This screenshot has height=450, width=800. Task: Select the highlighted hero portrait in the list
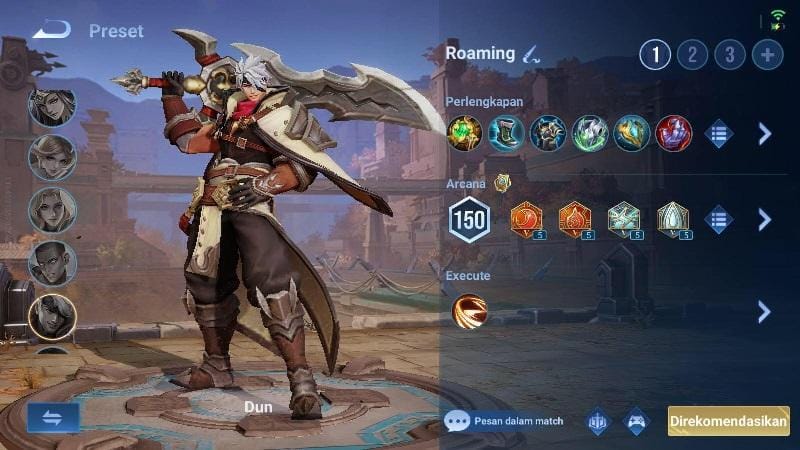pos(52,316)
